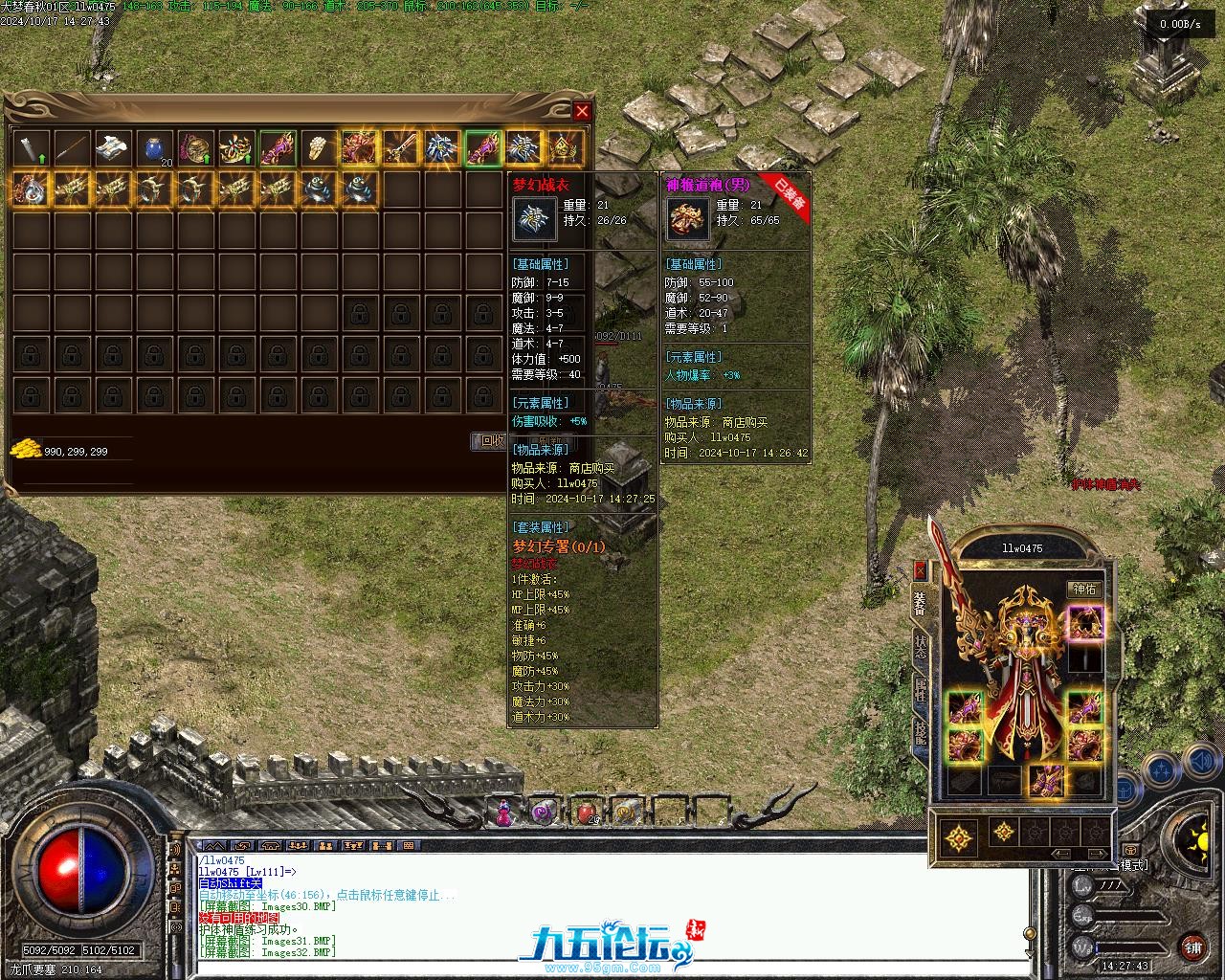This screenshot has width=1225, height=980.
Task: Pick the white scroll item in the bag
Action: (113, 147)
